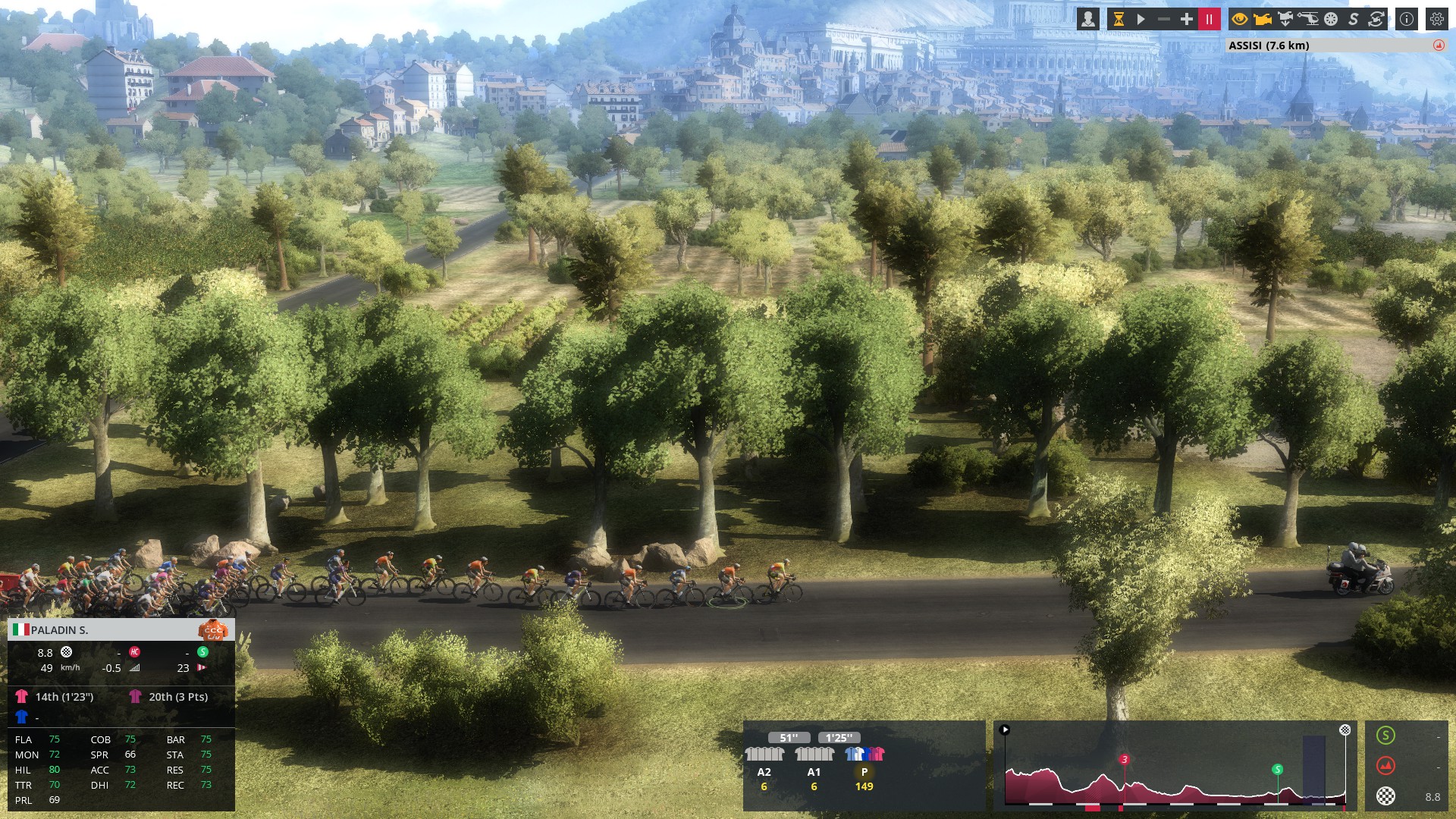
Task: Select the A2 breakaway group
Action: tap(764, 763)
